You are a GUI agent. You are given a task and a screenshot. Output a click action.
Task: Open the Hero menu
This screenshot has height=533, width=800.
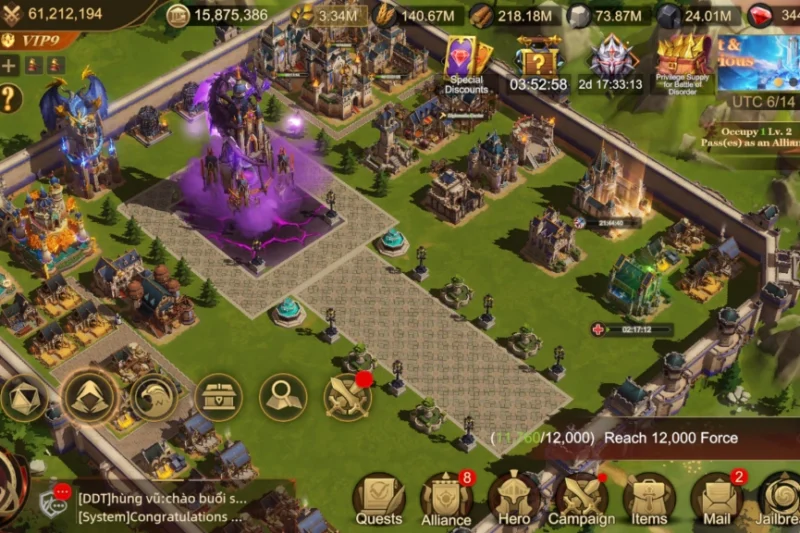tap(514, 498)
